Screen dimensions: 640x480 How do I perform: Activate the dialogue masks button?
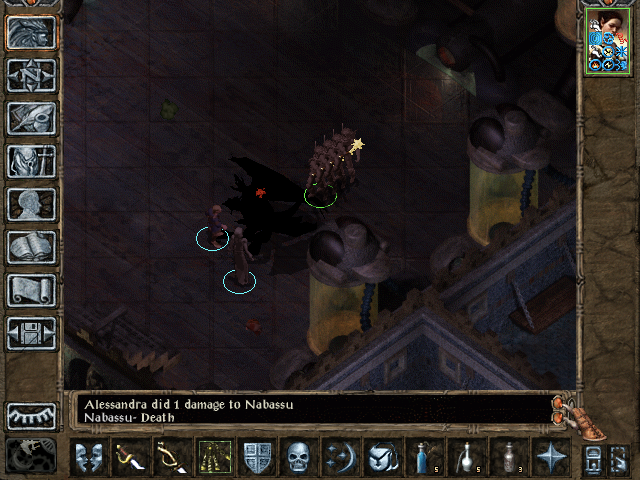89,457
